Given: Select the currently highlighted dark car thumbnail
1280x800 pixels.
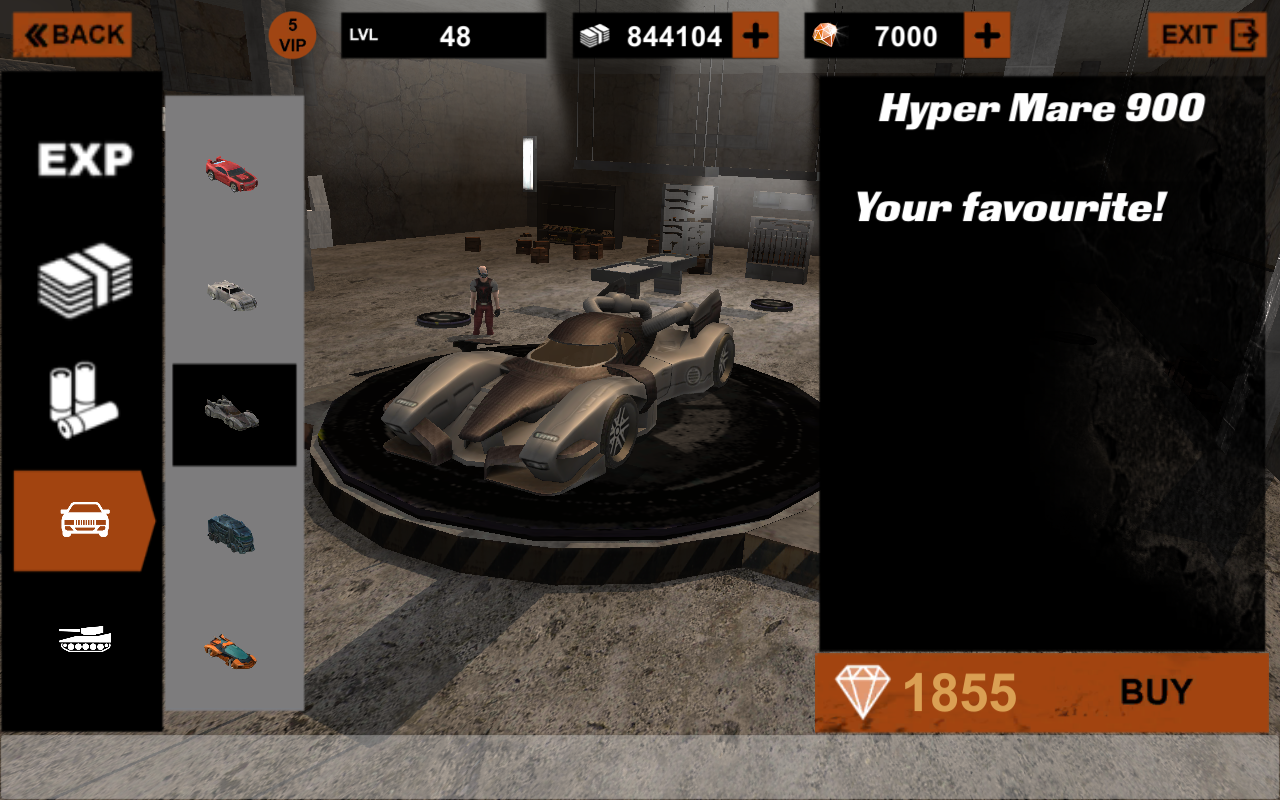Looking at the screenshot, I should point(233,415).
